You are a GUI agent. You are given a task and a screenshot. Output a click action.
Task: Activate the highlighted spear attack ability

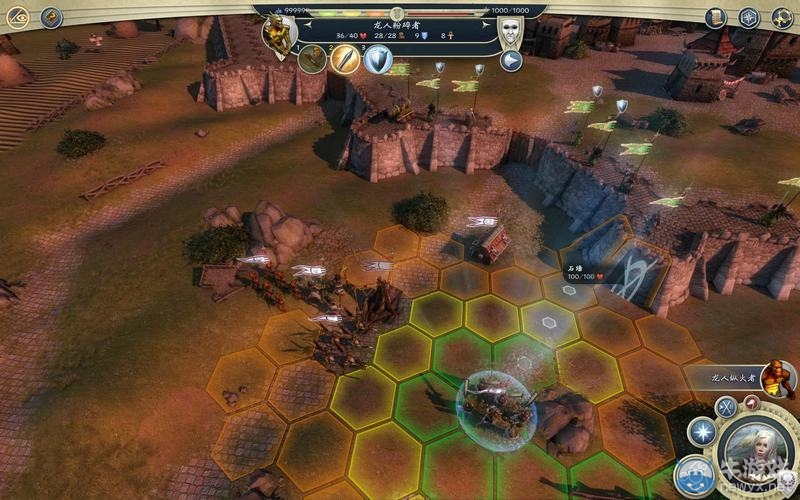click(345, 59)
